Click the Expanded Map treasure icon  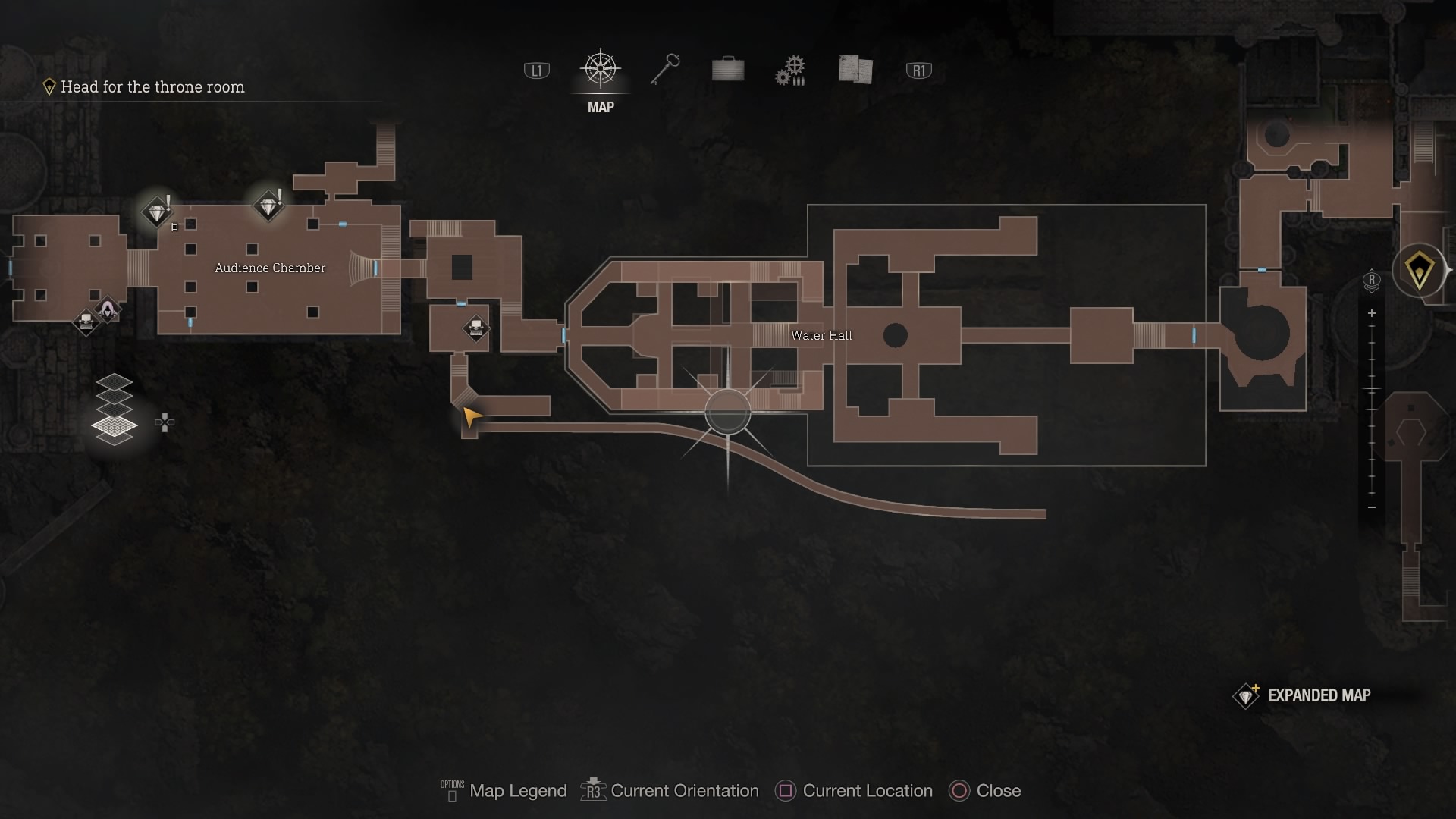1246,695
